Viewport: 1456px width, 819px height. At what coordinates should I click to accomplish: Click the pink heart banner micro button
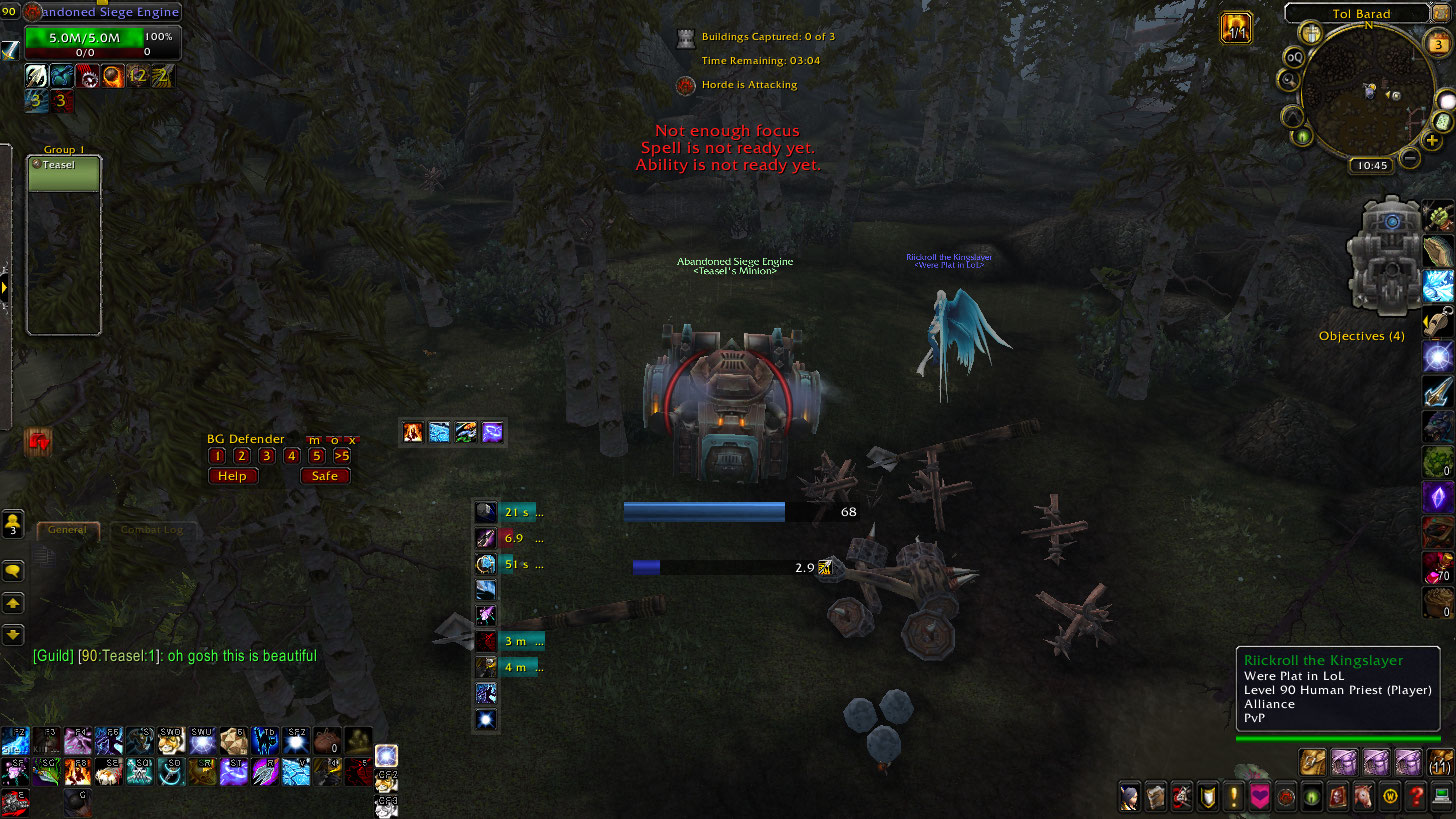tap(1260, 797)
